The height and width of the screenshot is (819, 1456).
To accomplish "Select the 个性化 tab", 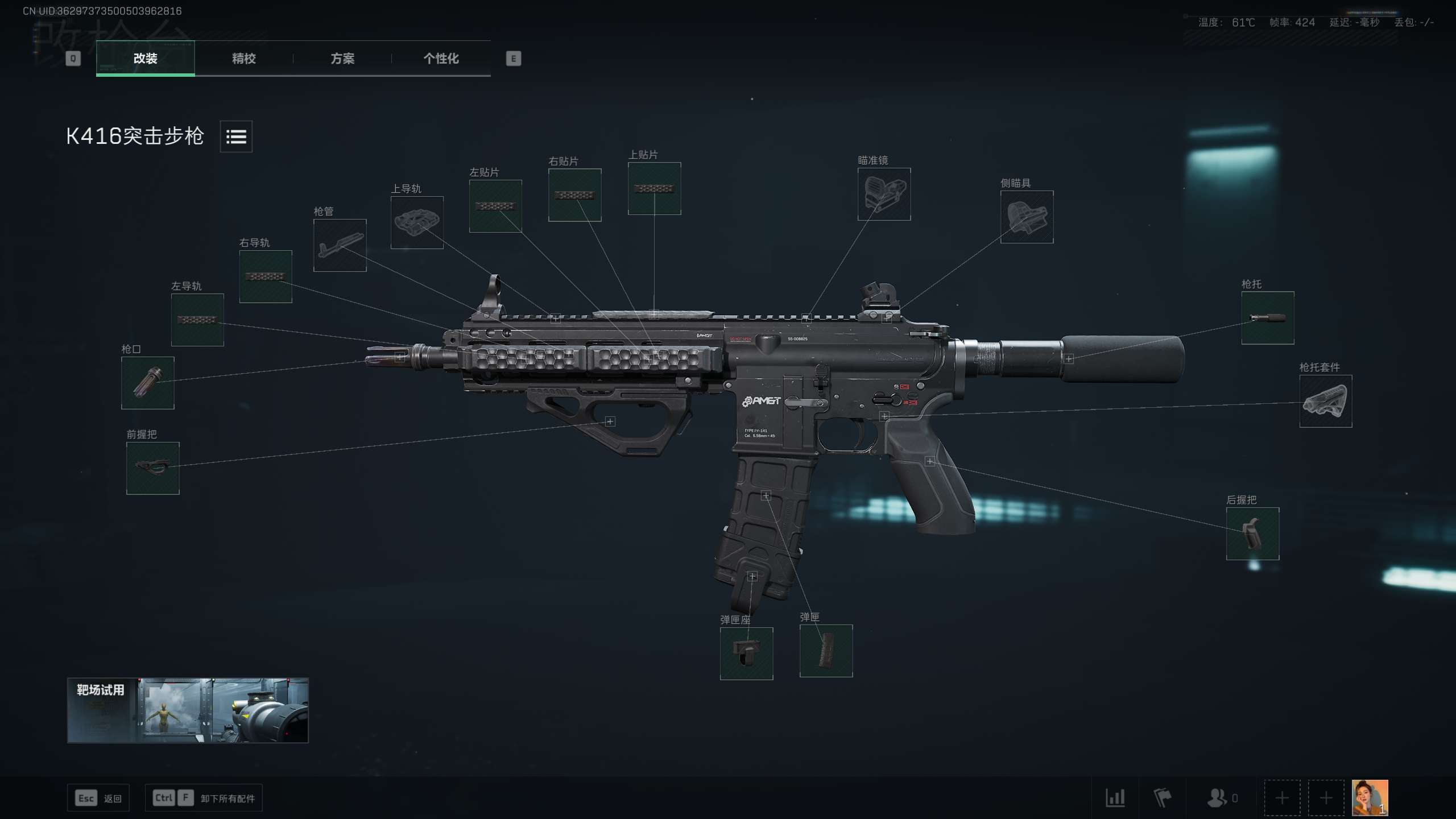I will point(441,58).
